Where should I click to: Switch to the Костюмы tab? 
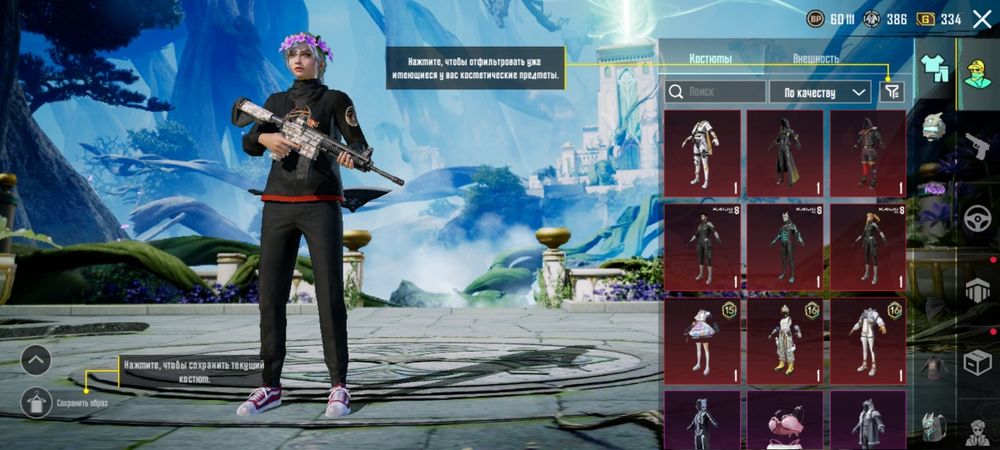pyautogui.click(x=711, y=59)
